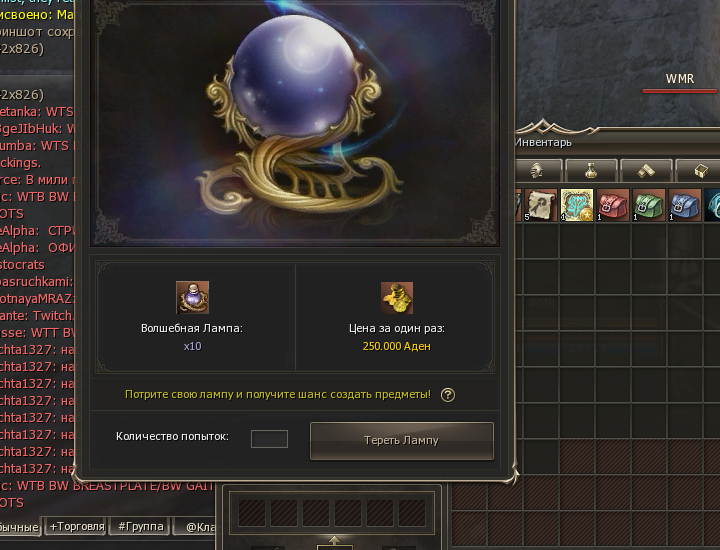Viewport: 720px width, 550px height.
Task: Open the potion consumables inventory tab
Action: 590,170
